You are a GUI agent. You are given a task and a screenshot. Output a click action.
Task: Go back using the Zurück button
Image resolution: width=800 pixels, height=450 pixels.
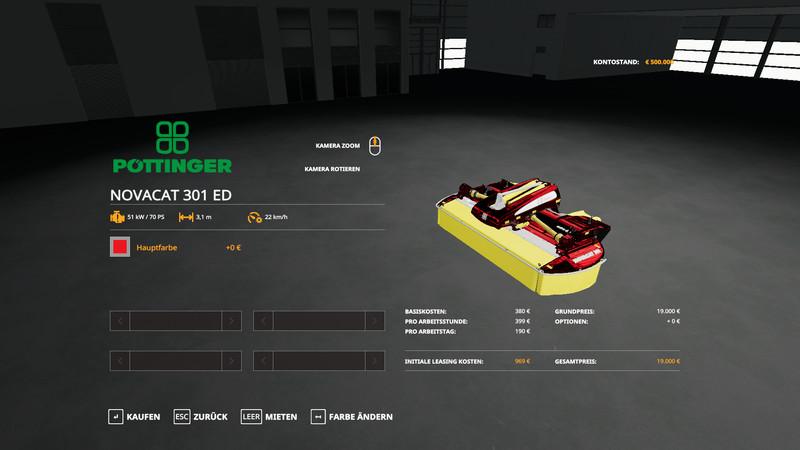[x=201, y=416]
